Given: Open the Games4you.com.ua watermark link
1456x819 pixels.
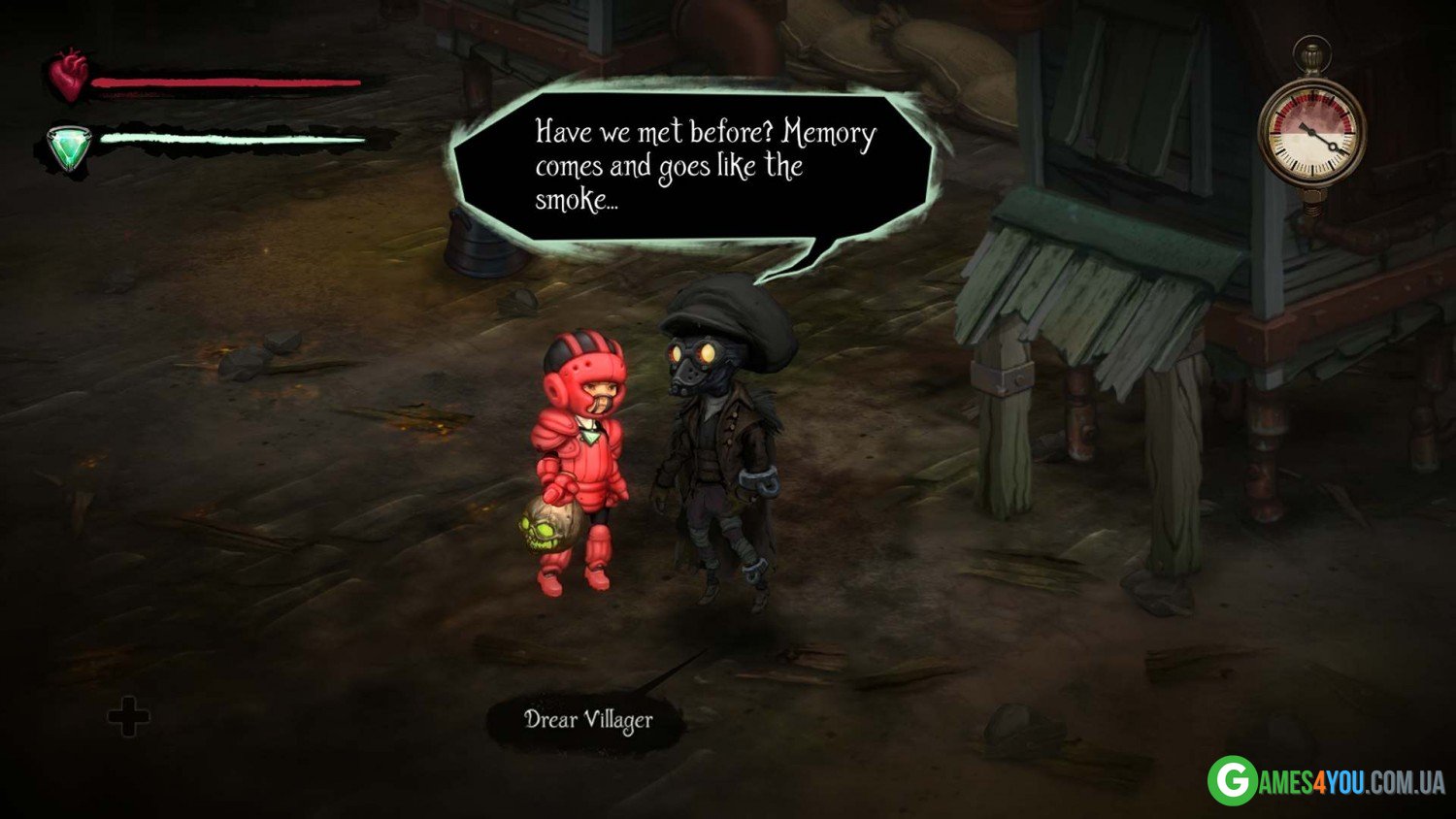Looking at the screenshot, I should pos(1326,780).
